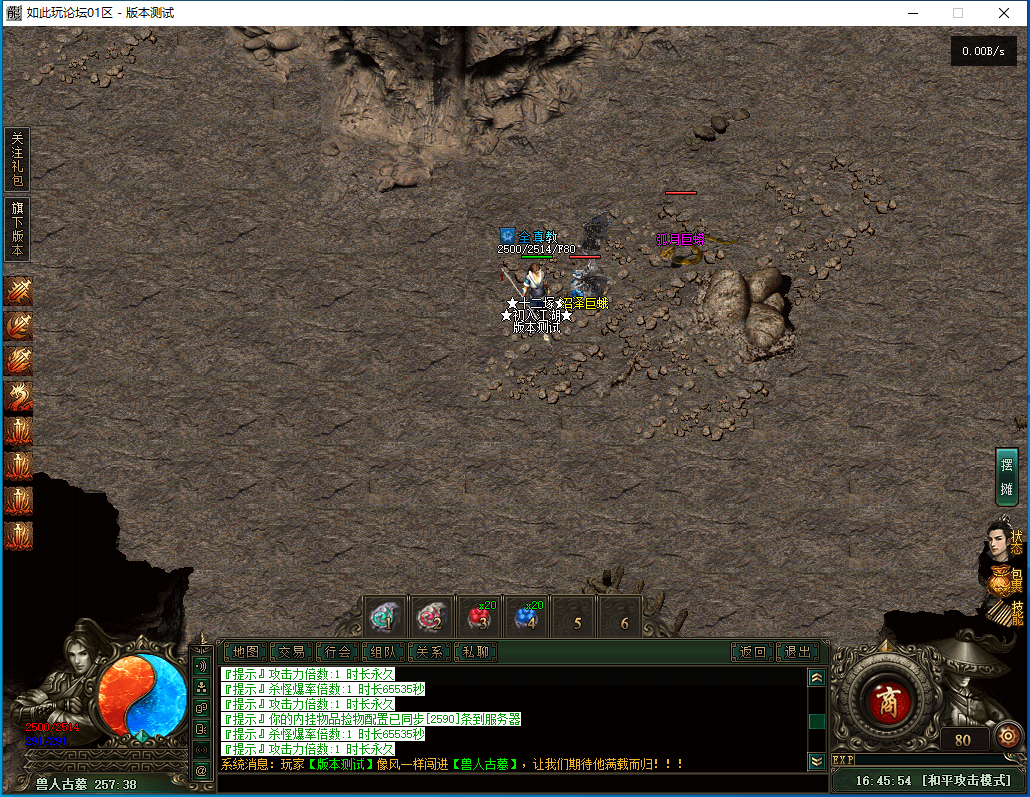
Task: Open the 摆摊 stall button
Action: pyautogui.click(x=1006, y=476)
